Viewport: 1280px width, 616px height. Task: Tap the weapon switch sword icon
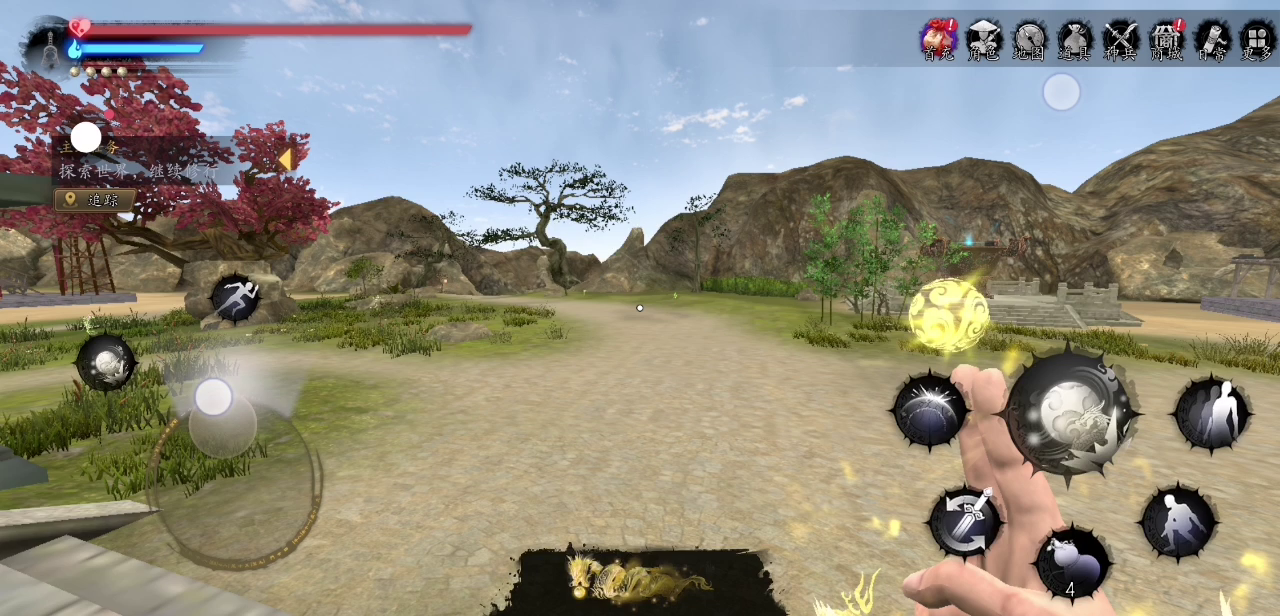(965, 521)
